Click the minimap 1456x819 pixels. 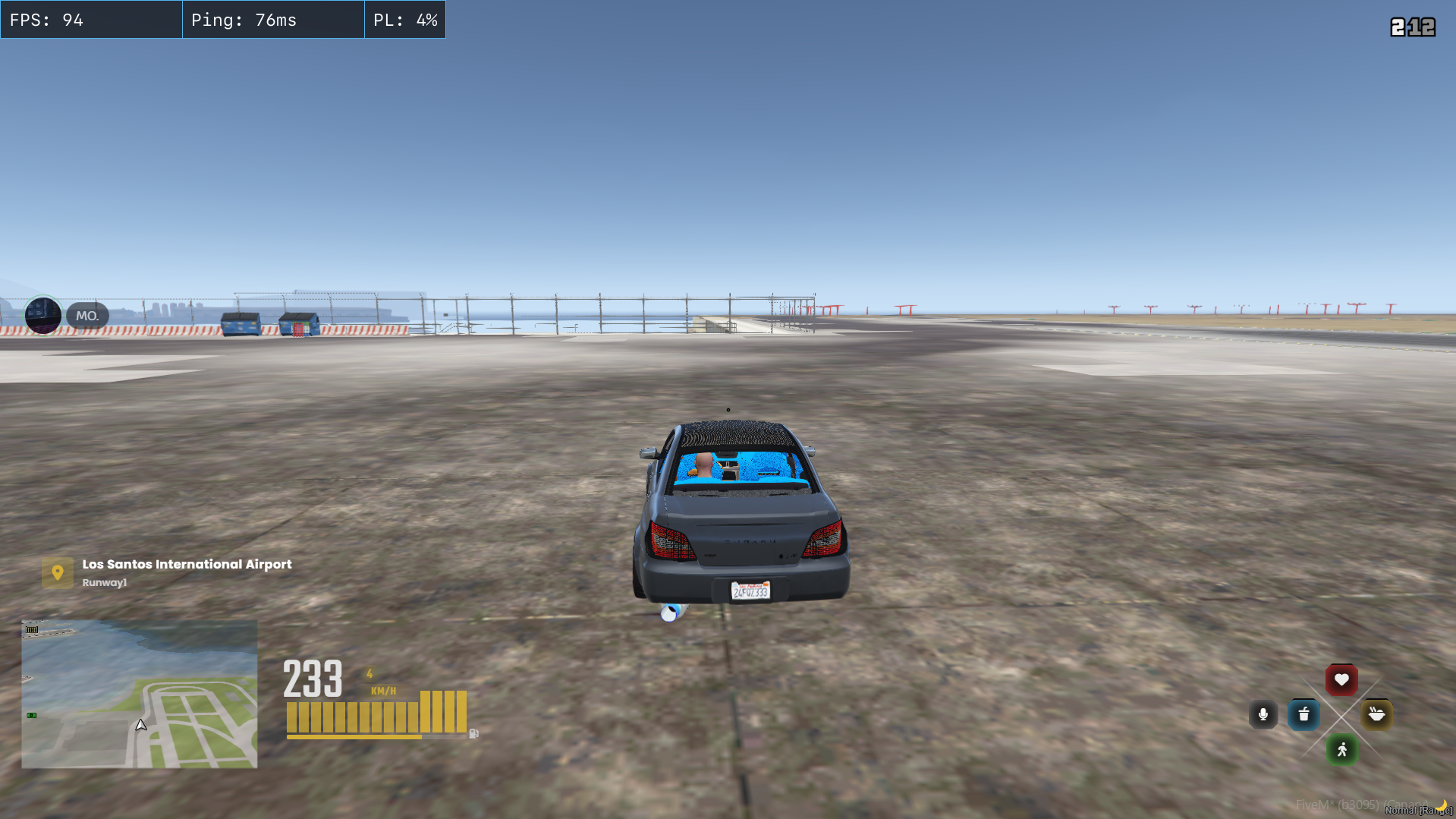point(140,694)
